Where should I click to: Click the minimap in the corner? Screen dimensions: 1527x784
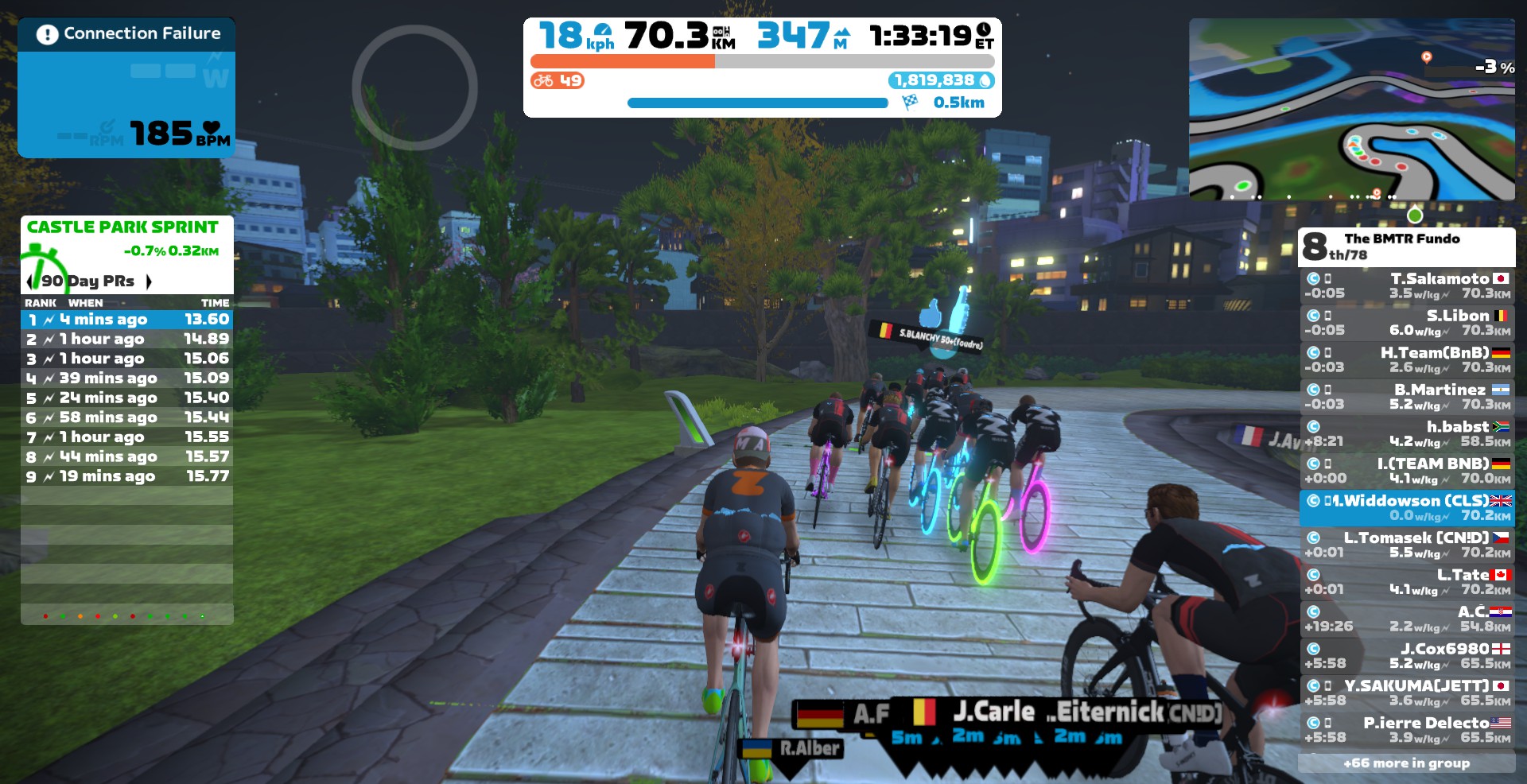[1351, 109]
